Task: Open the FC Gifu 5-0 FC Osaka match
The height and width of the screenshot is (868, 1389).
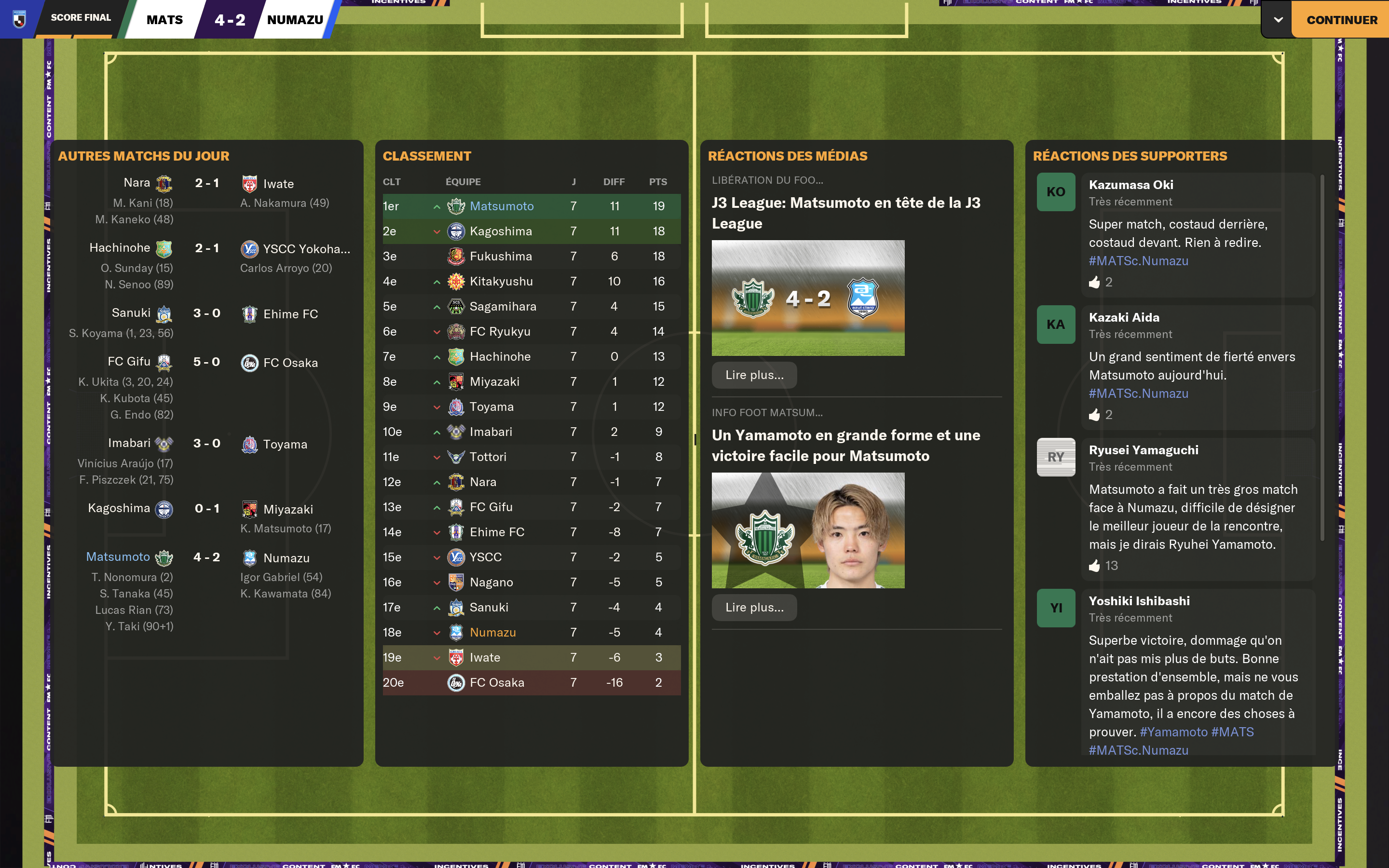Action: coord(206,362)
